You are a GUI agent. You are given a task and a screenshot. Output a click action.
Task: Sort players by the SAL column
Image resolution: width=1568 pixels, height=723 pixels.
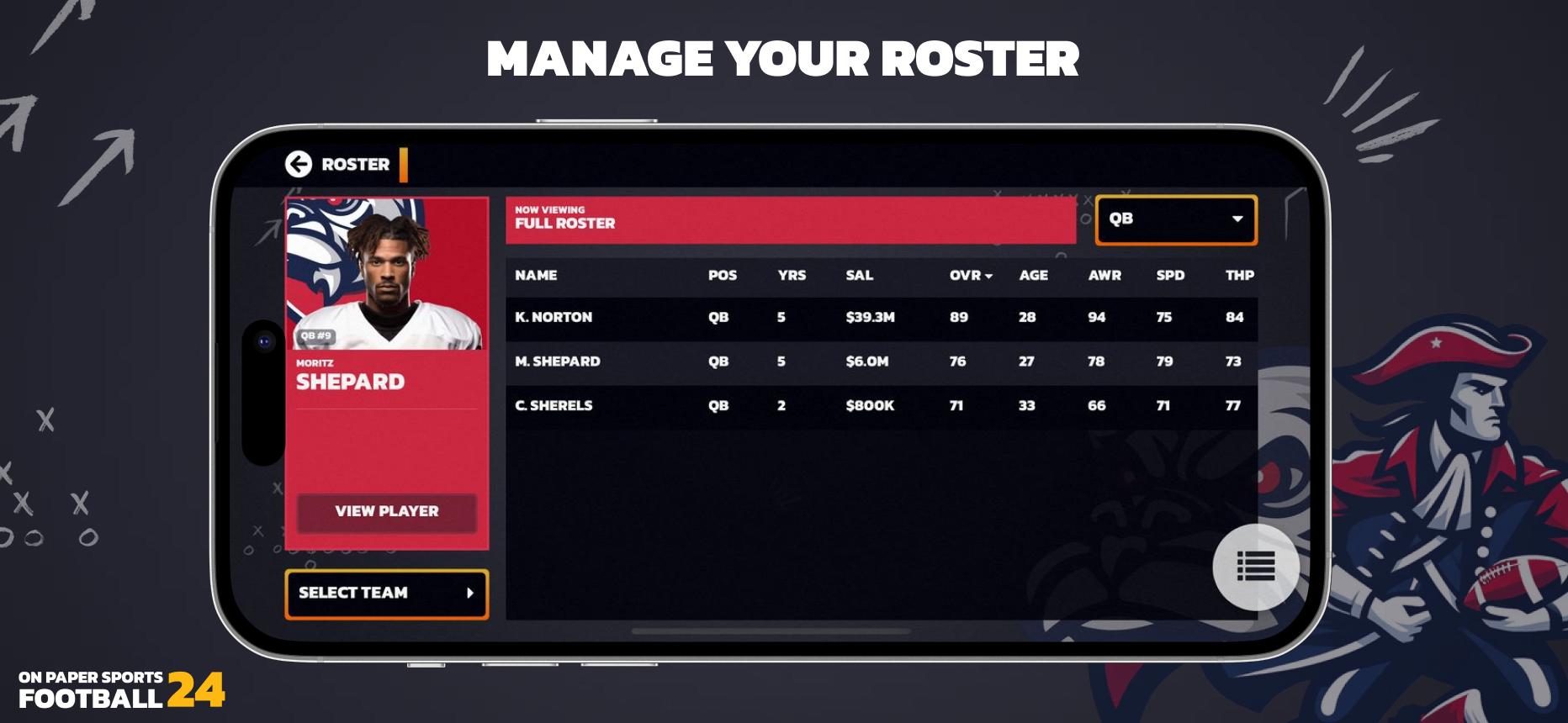[x=859, y=275]
